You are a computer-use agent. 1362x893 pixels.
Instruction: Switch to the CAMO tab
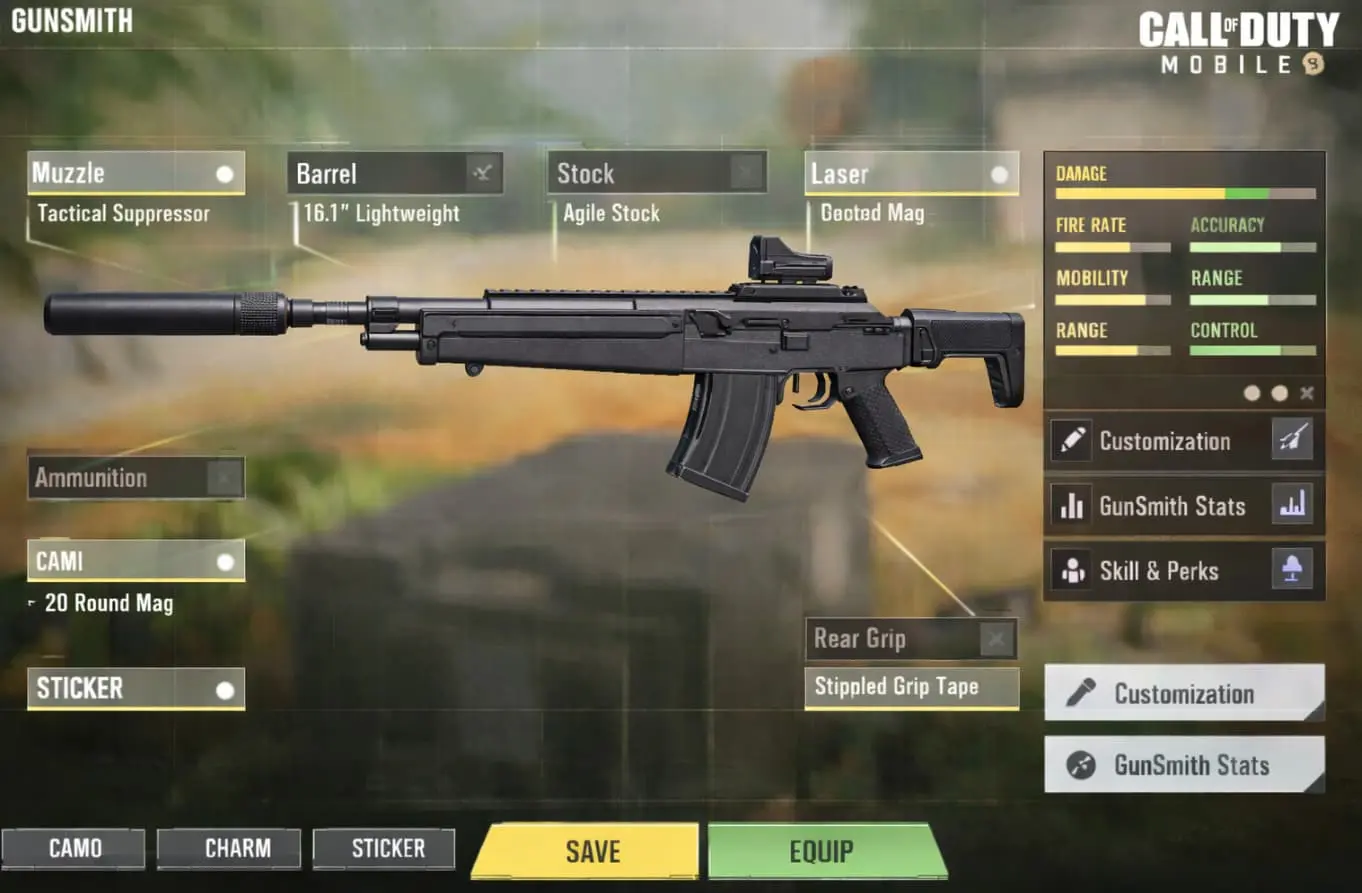coord(75,848)
